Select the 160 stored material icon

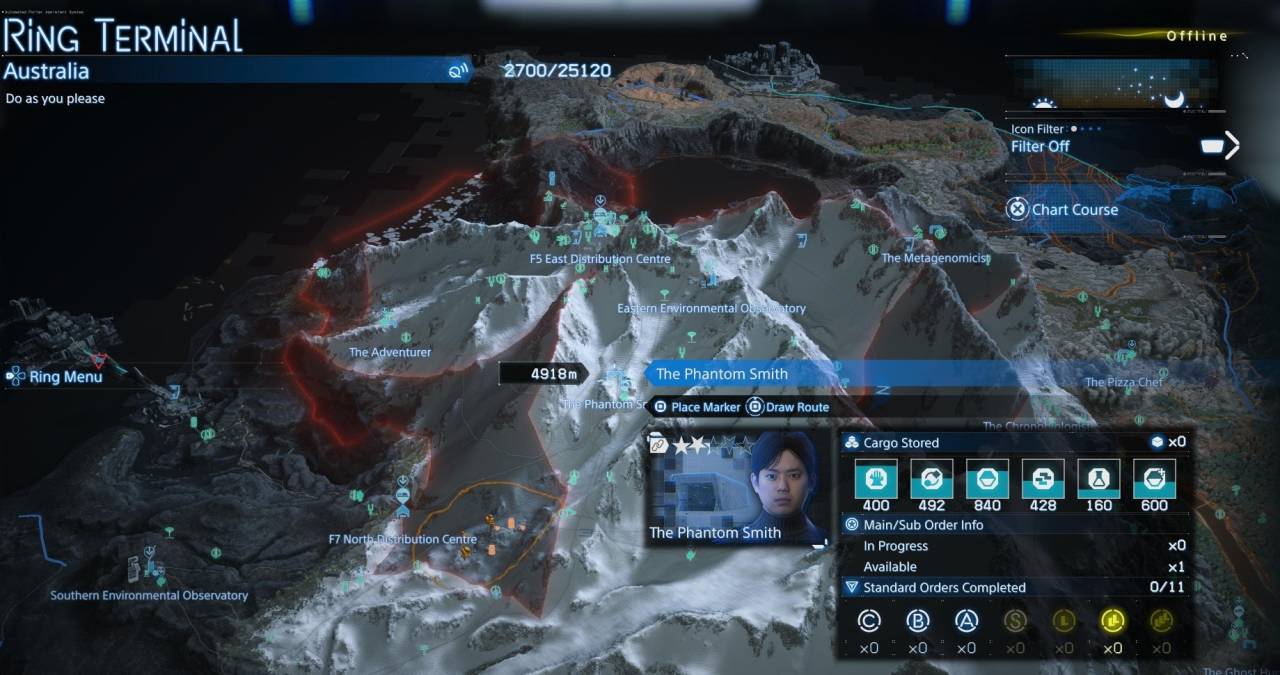point(1097,480)
